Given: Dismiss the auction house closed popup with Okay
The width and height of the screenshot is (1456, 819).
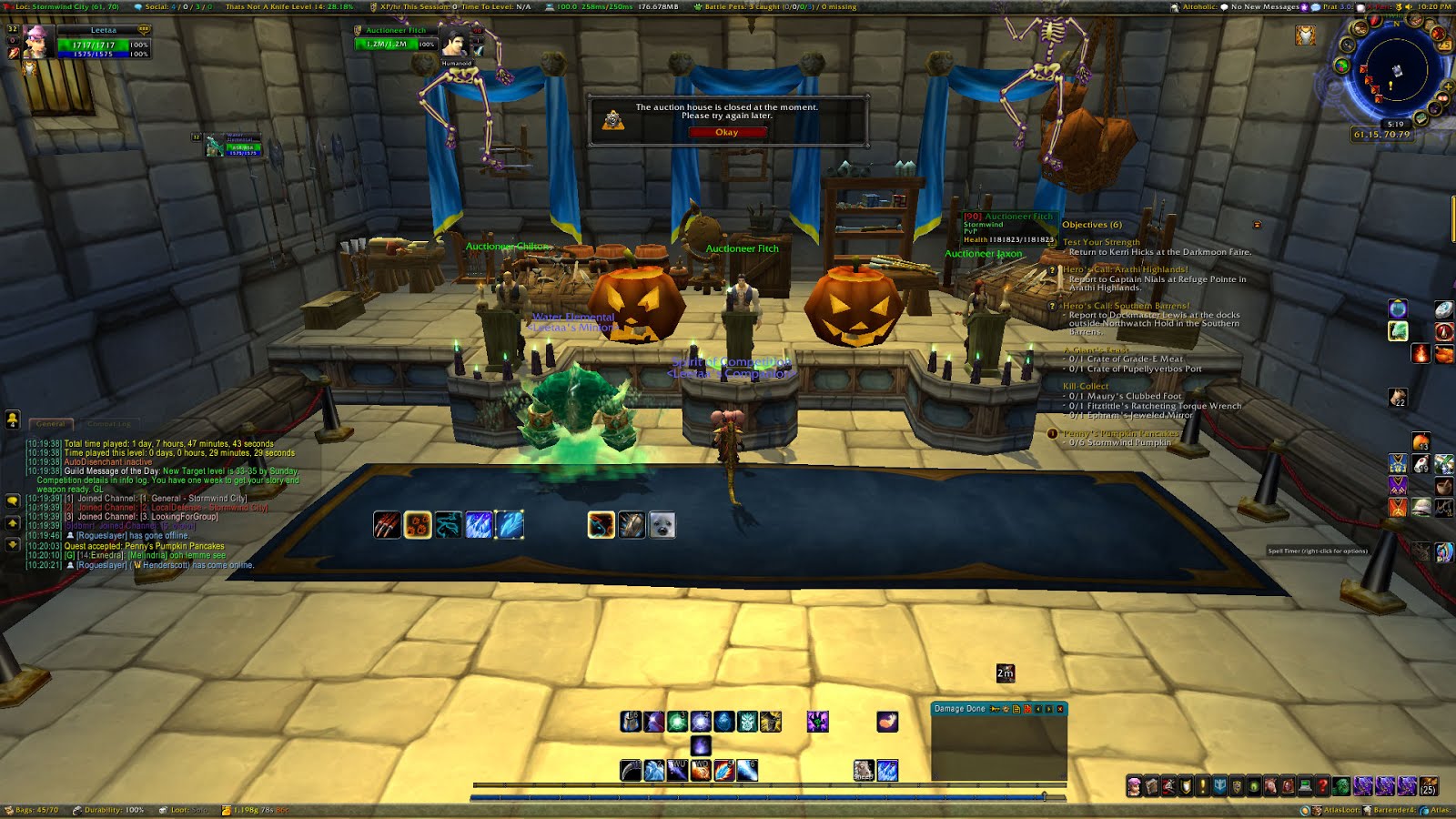Looking at the screenshot, I should point(727,133).
